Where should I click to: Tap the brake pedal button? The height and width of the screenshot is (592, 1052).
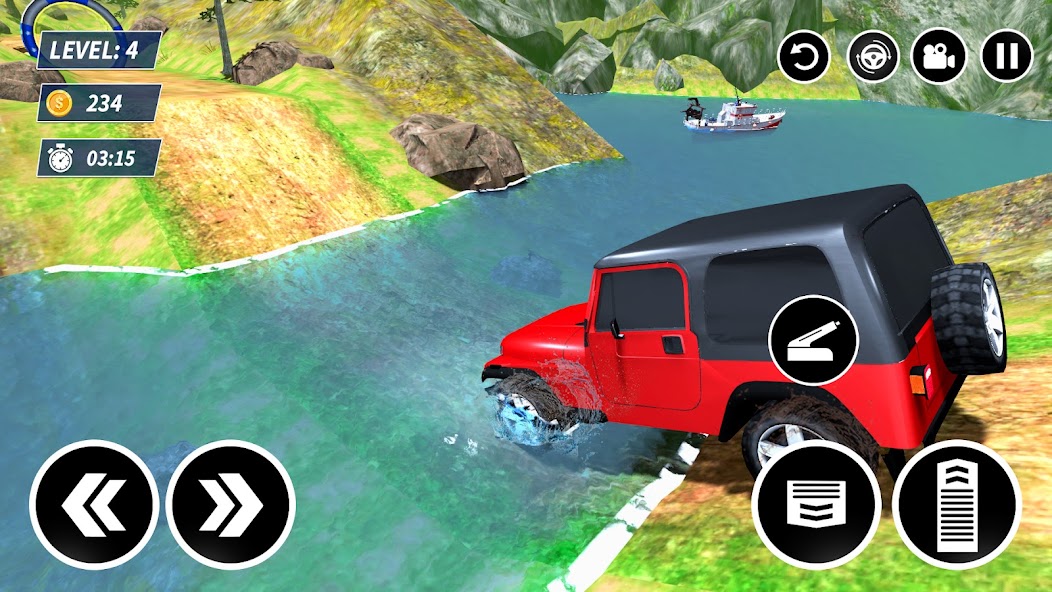[816, 504]
